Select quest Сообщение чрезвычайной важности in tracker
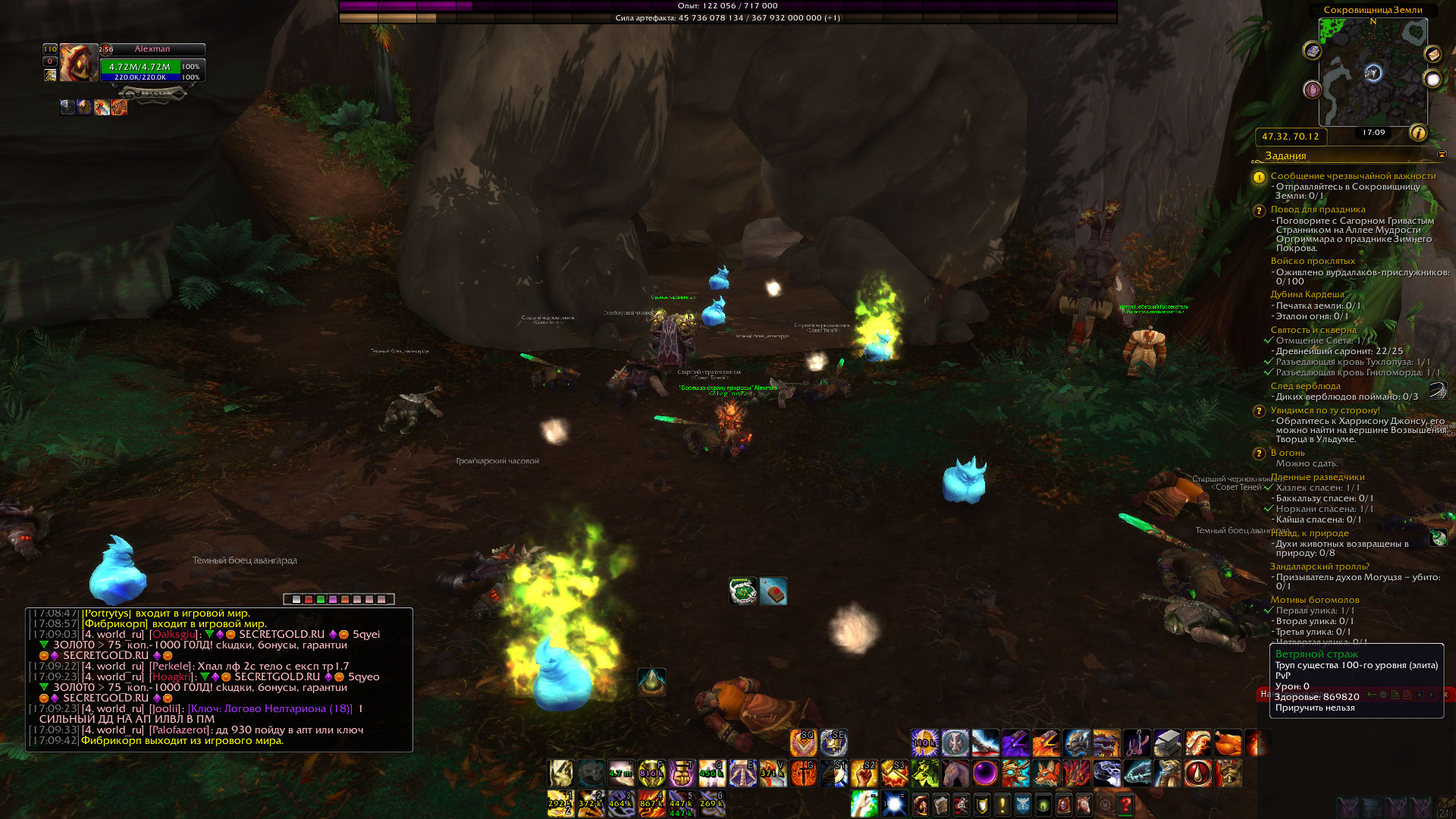This screenshot has width=1456, height=819. coord(1353,176)
